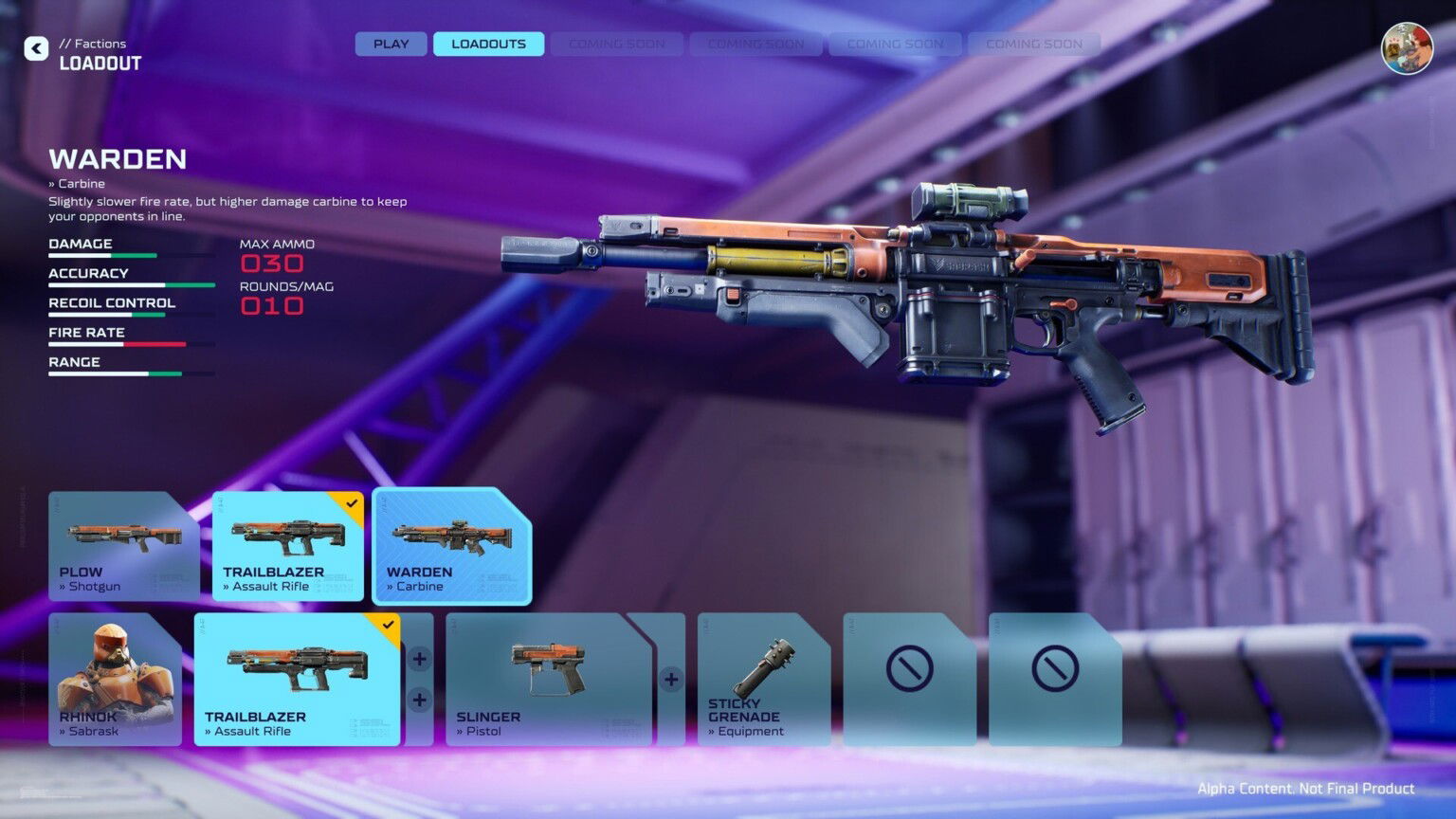Open the profile avatar in top right corner
The height and width of the screenshot is (819, 1456).
tap(1406, 49)
